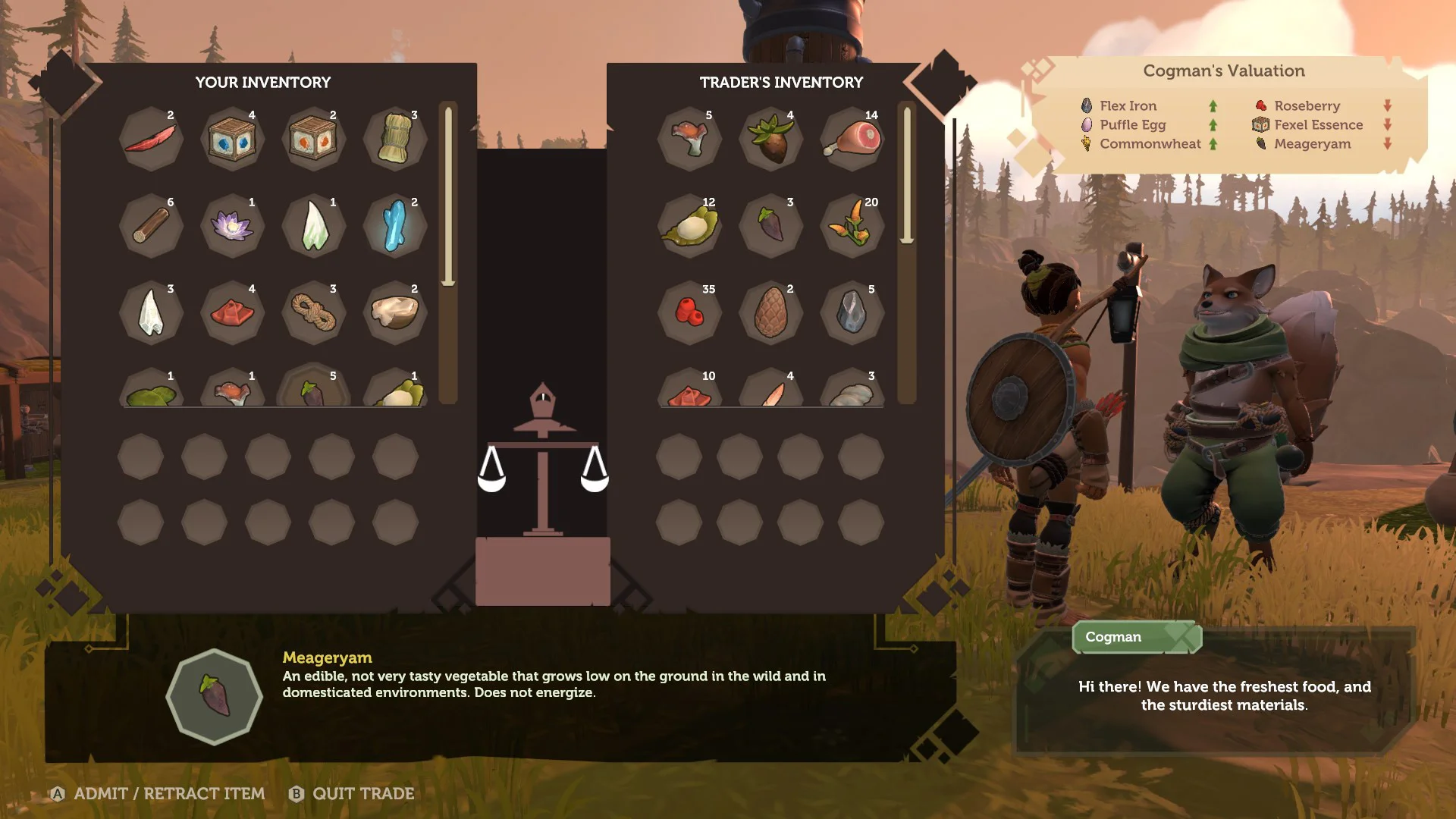Select the blue crystal slot
Viewport: 1456px width, 819px height.
394,226
